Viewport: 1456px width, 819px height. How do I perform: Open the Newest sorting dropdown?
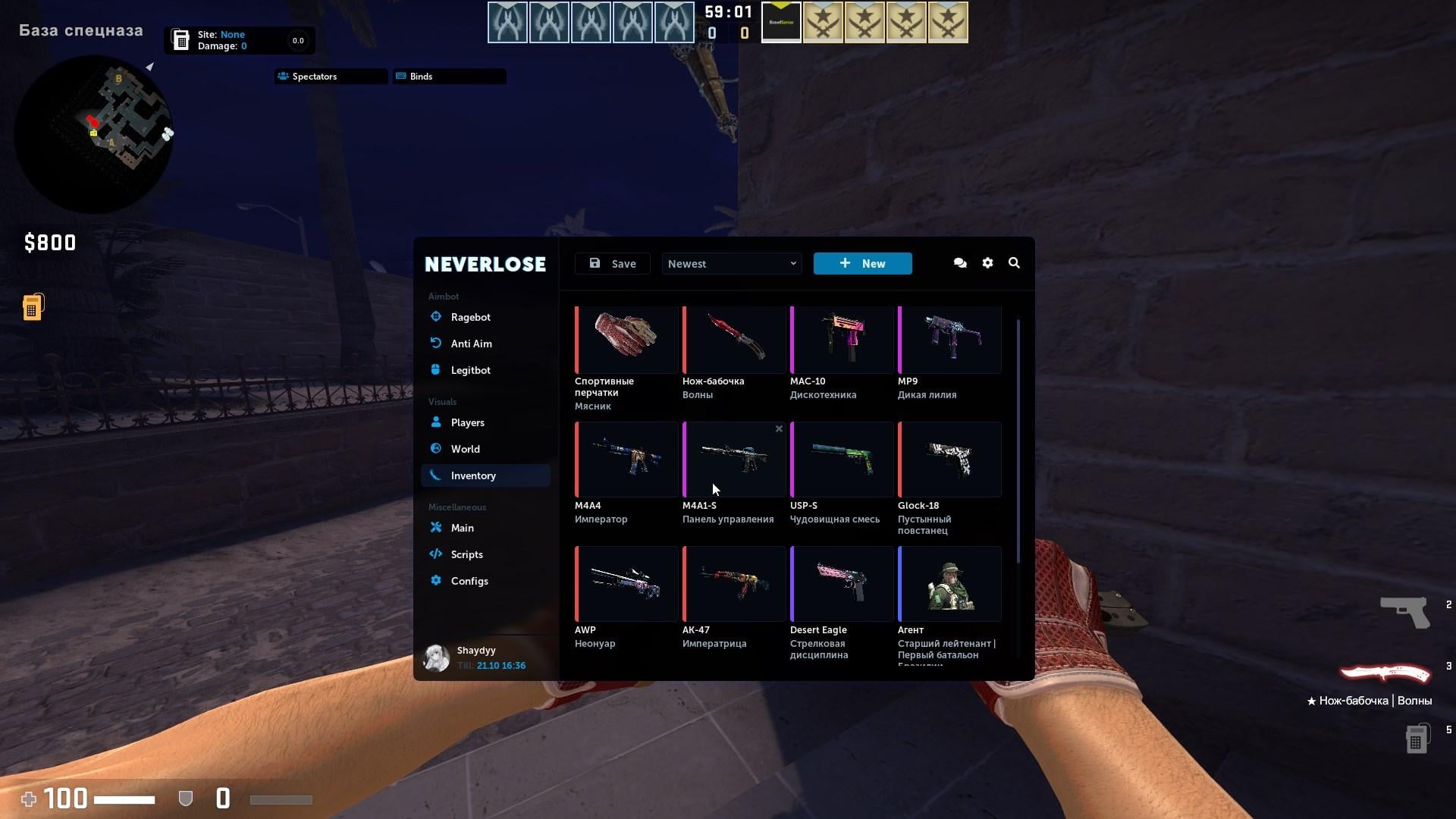pos(730,263)
